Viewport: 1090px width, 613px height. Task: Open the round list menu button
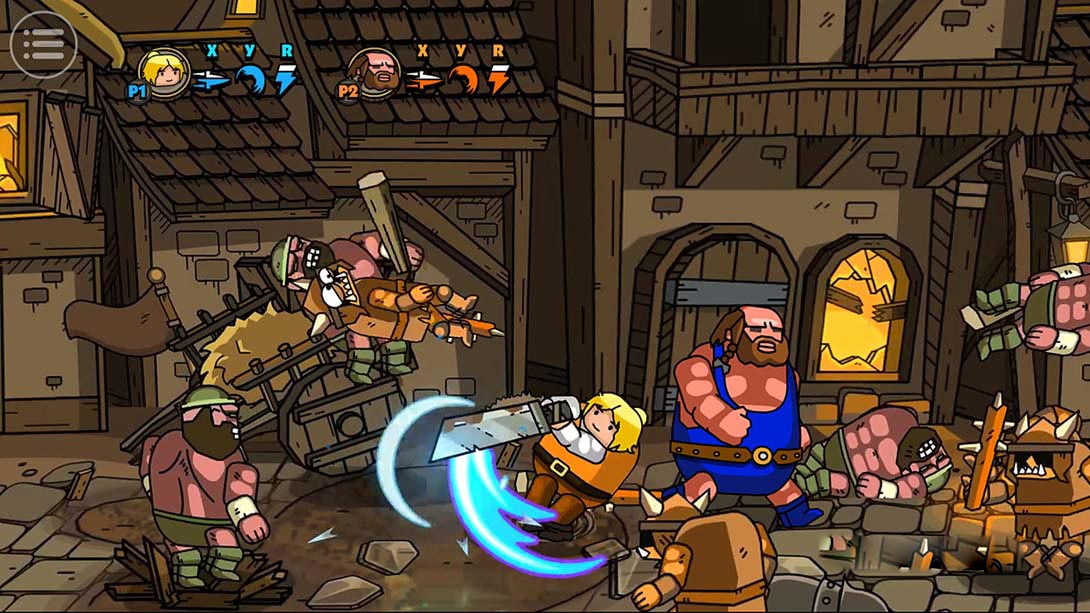point(43,44)
